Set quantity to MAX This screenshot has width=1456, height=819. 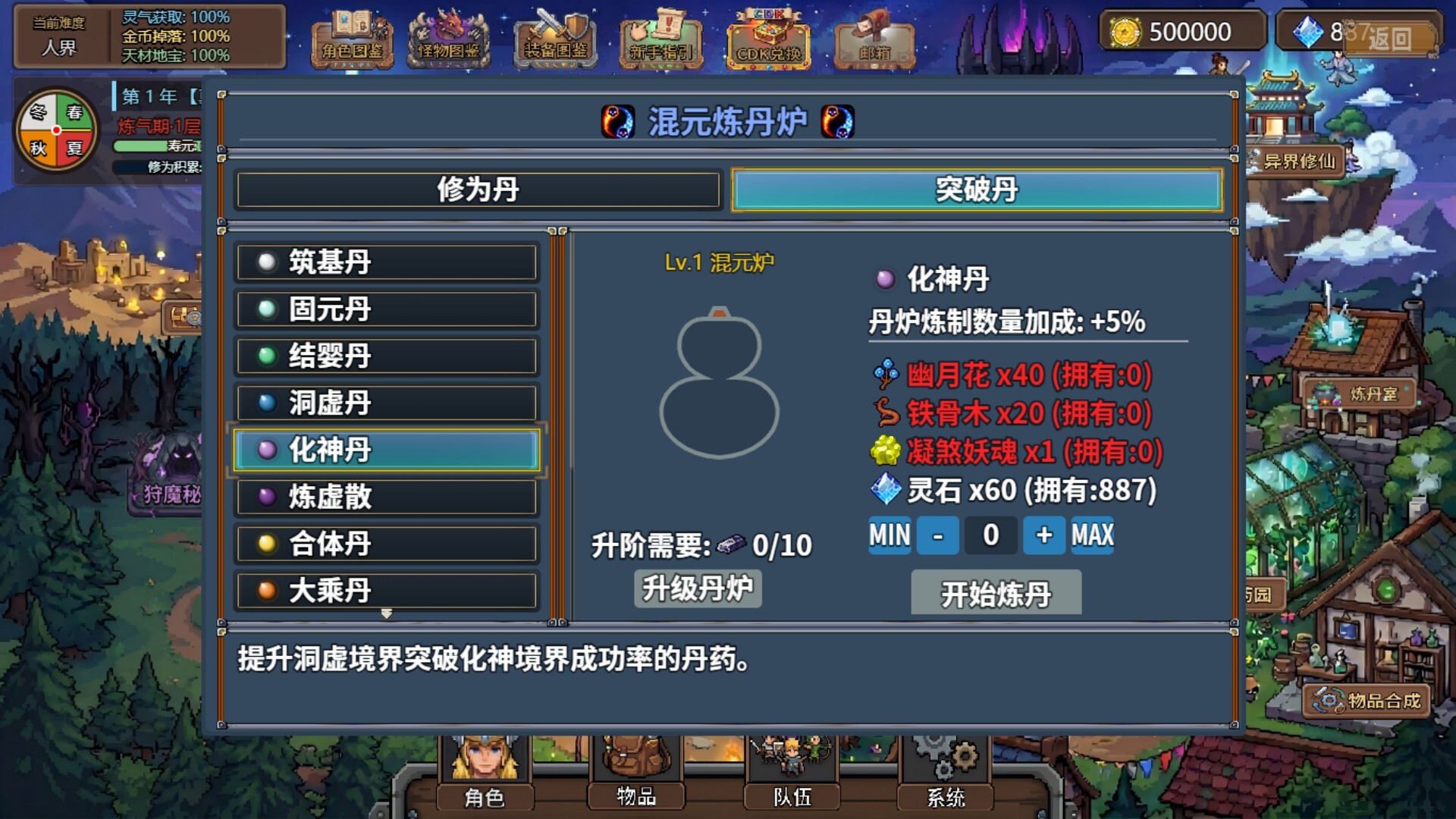[x=1090, y=535]
